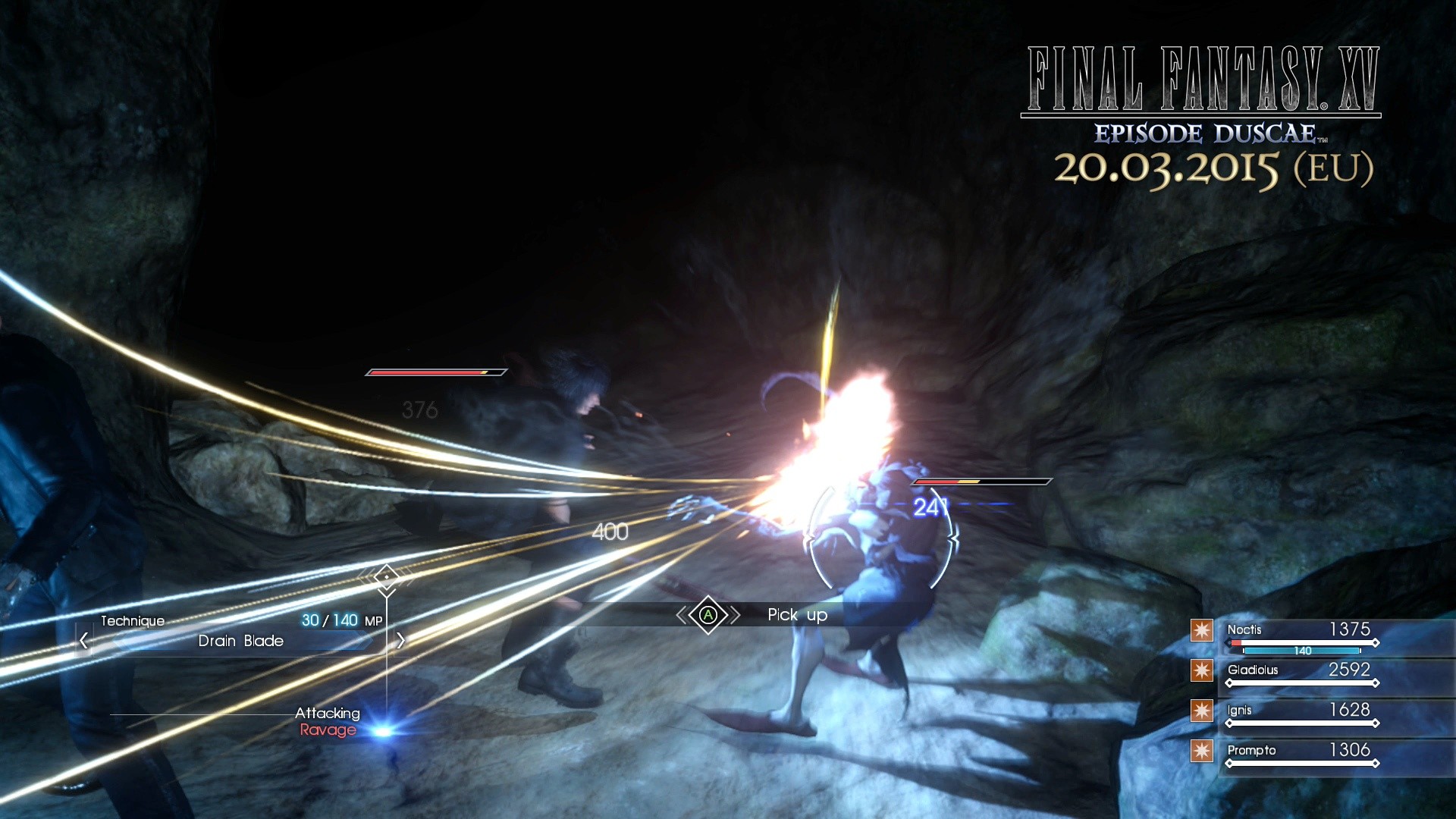Viewport: 1456px width, 819px height.
Task: Select Drain Blade from the technique bar
Action: pyautogui.click(x=241, y=641)
